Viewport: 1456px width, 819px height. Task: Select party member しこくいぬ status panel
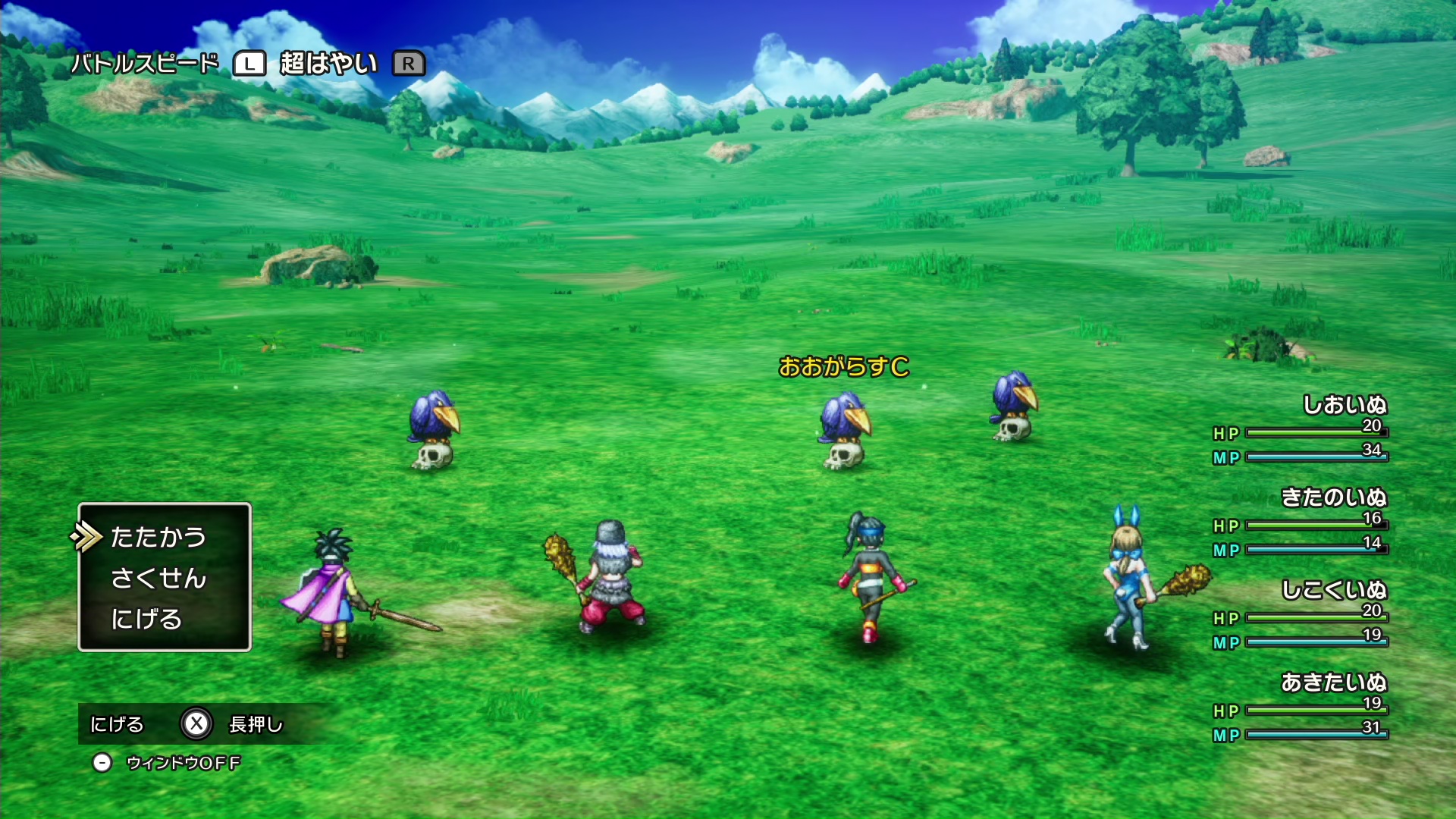coord(1301,616)
